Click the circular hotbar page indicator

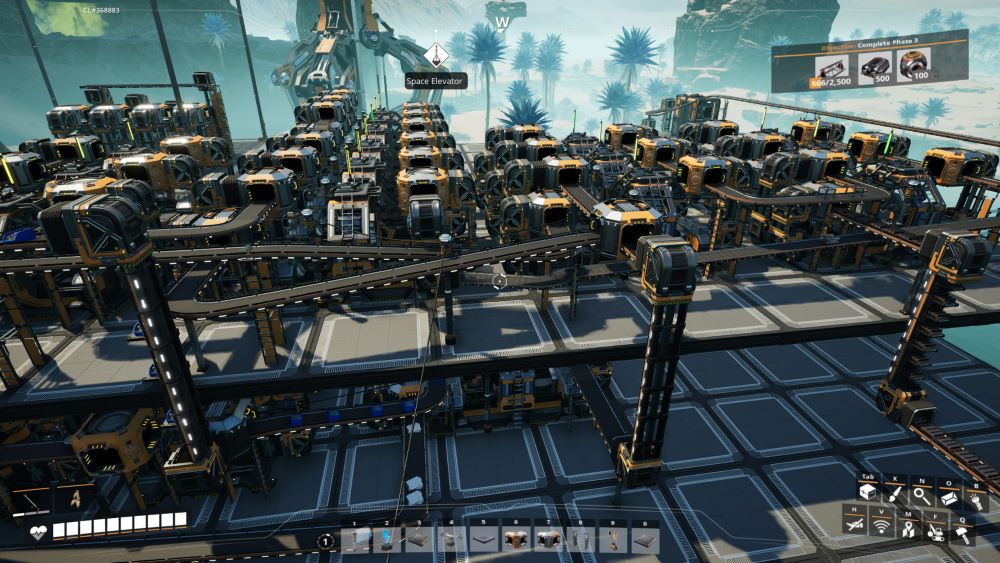[x=326, y=541]
